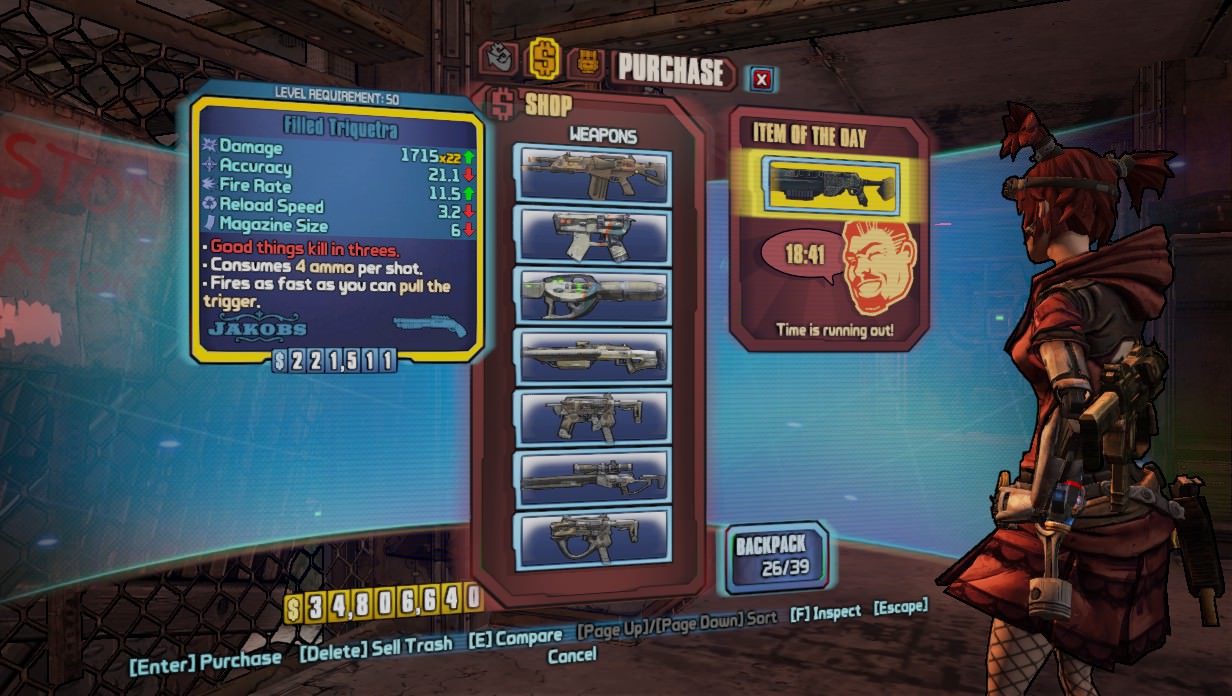Viewport: 1232px width, 696px height.
Task: Choose the long-barreled unscoped rifle in the list
Action: click(x=592, y=355)
